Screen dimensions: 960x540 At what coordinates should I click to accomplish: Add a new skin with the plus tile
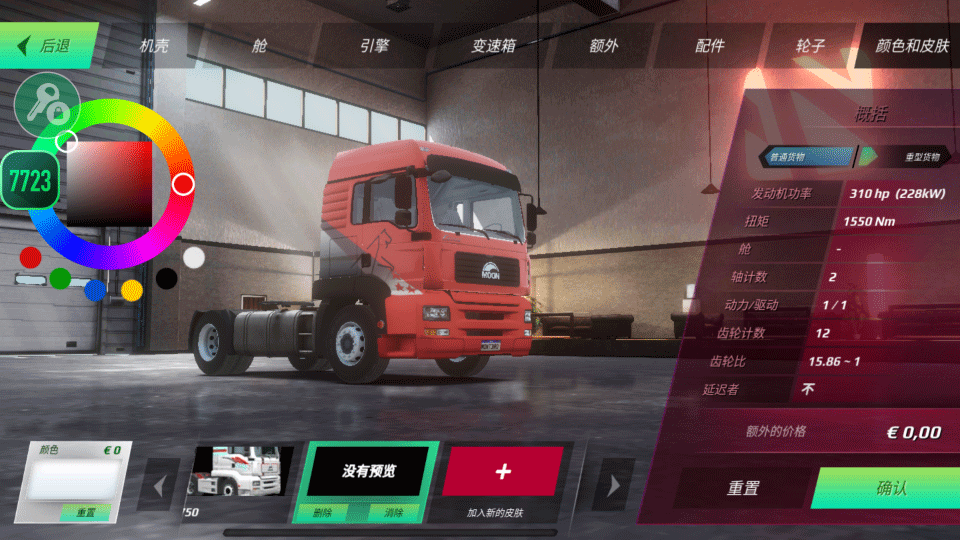point(503,472)
